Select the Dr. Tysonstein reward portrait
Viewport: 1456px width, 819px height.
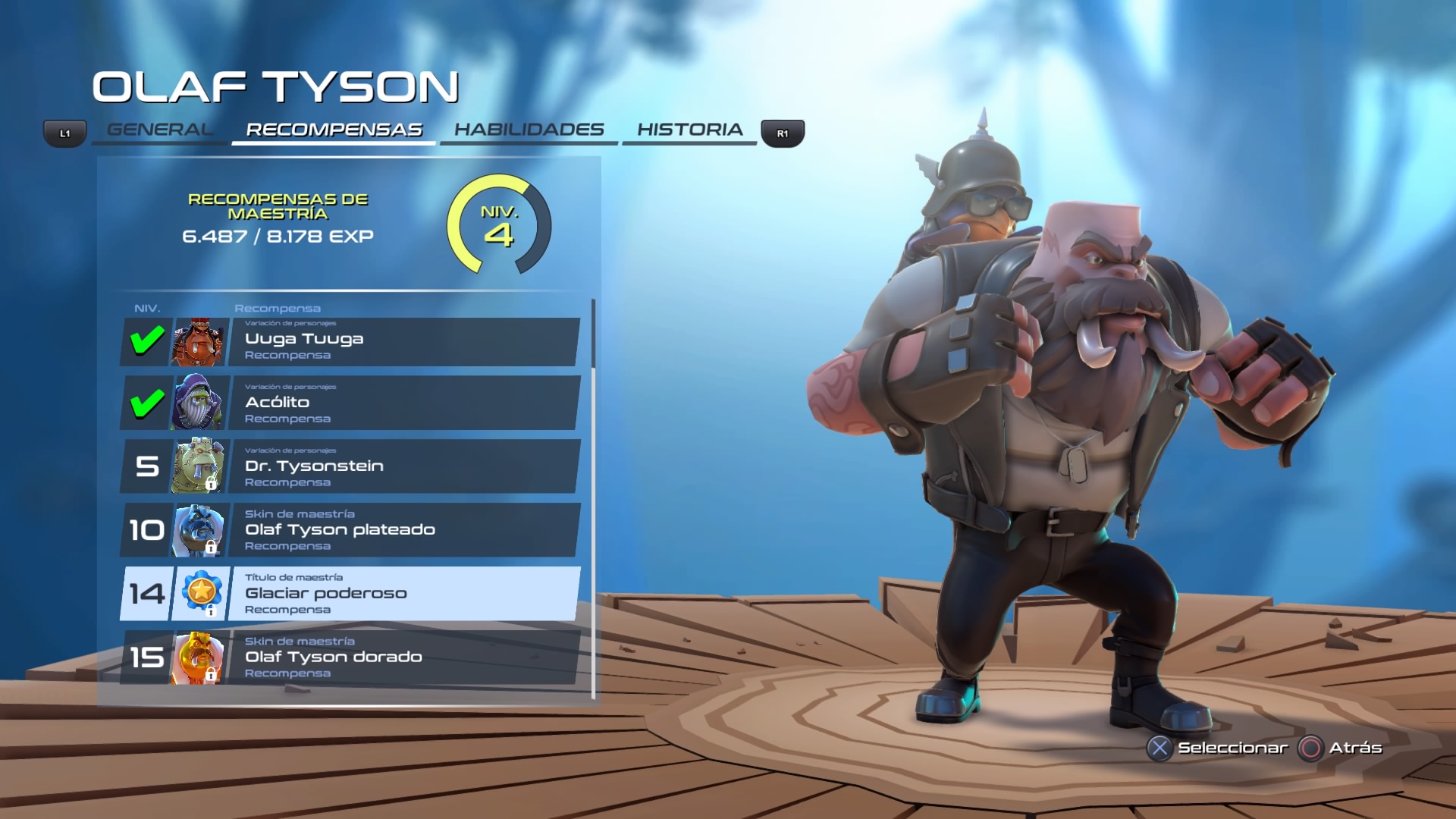(x=199, y=466)
